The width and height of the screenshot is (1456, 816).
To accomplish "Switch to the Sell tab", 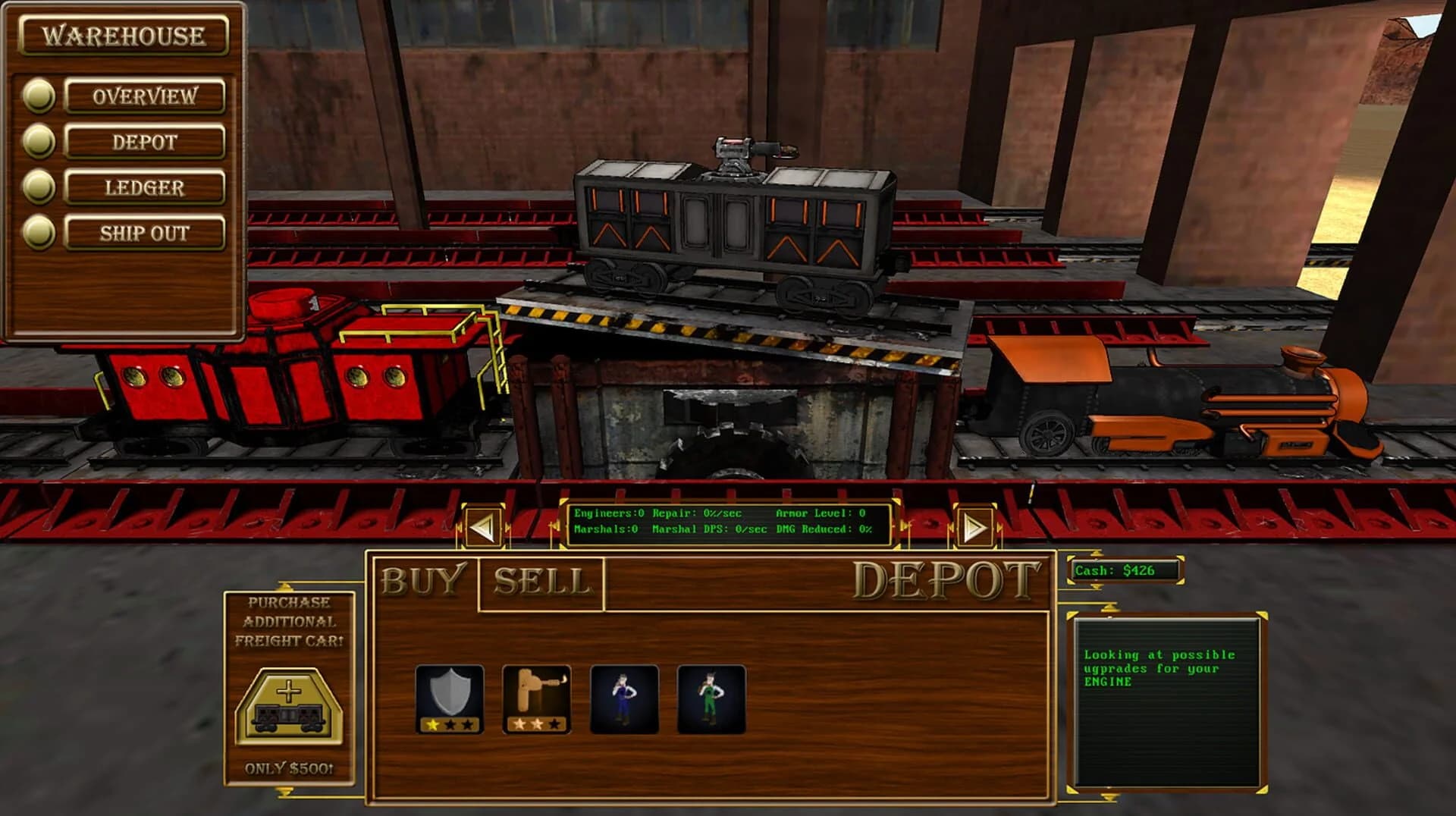I will tap(540, 584).
